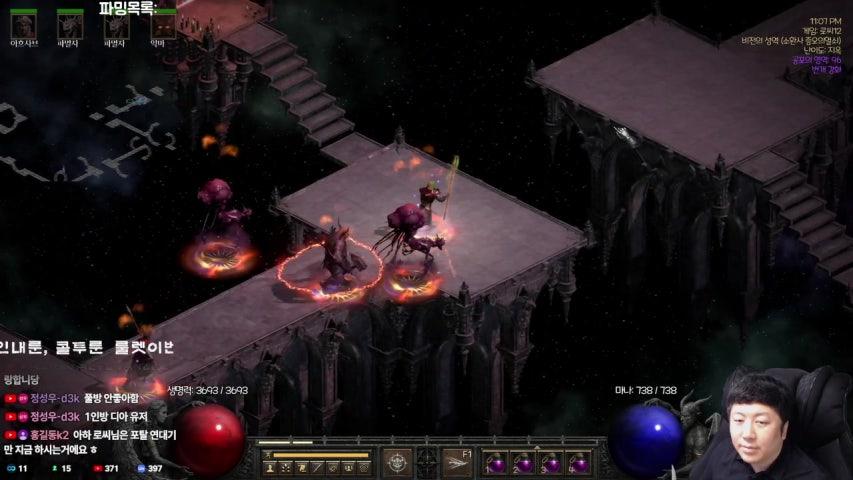The height and width of the screenshot is (480, 853).
Task: Click the 악마 summon portrait
Action: 163,25
